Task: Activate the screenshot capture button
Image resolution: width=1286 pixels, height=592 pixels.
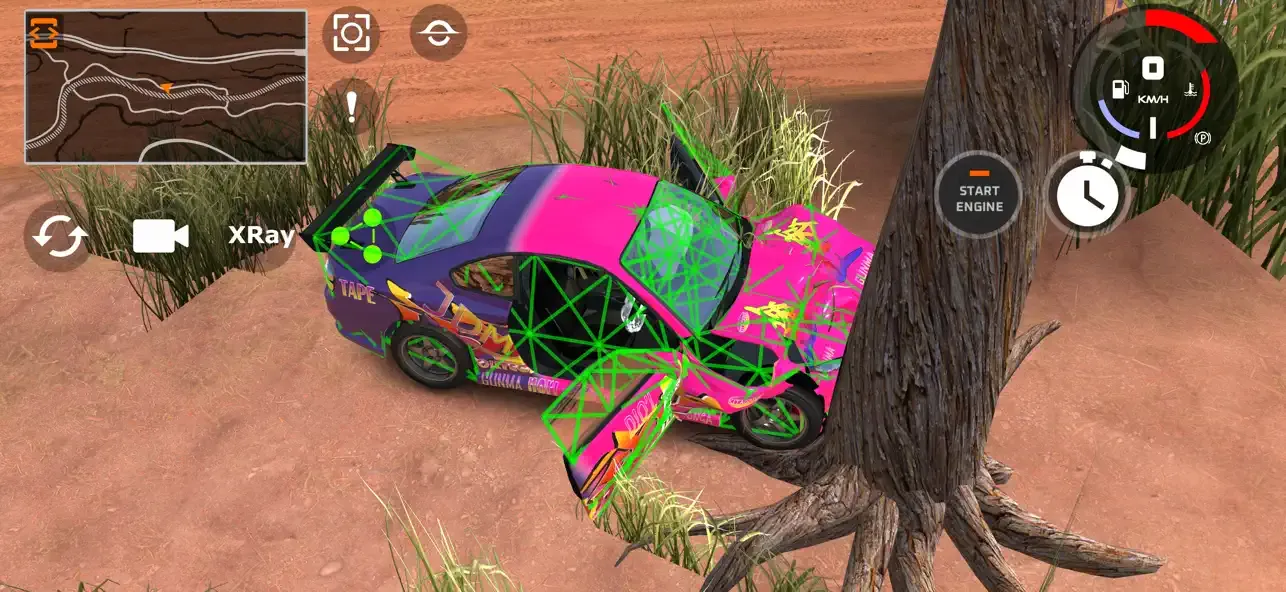Action: (351, 34)
